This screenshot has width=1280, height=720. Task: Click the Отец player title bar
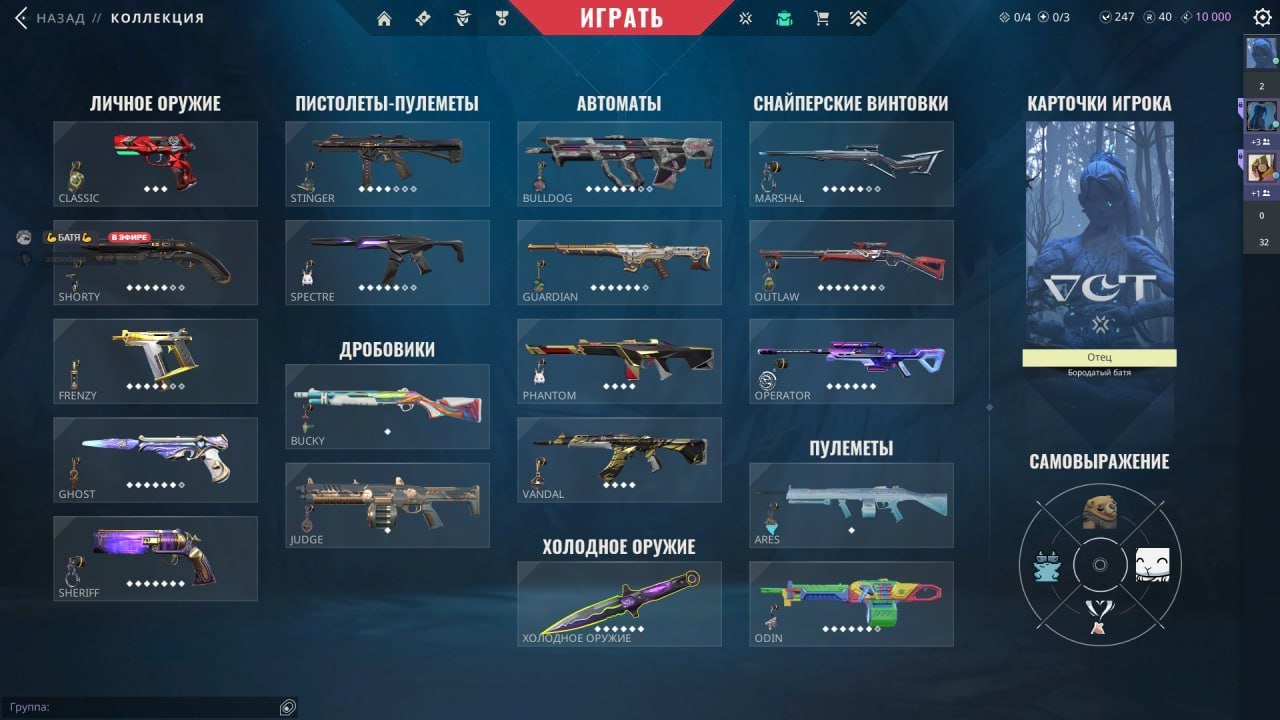pyautogui.click(x=1099, y=357)
